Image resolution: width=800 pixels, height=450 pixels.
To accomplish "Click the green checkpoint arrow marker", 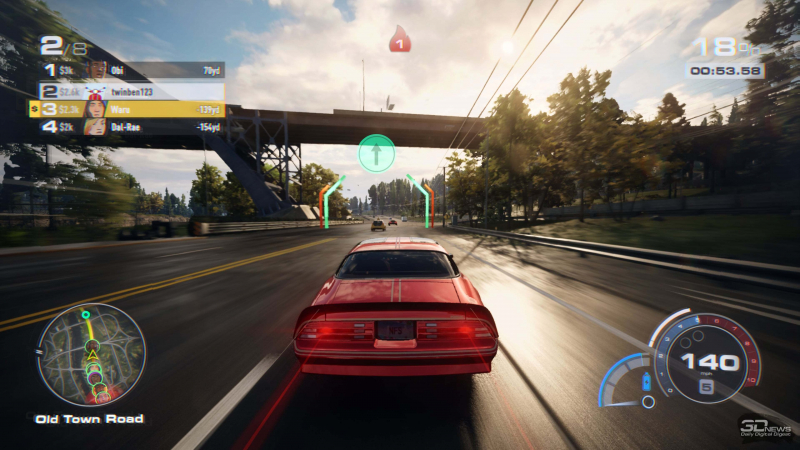I will [377, 153].
